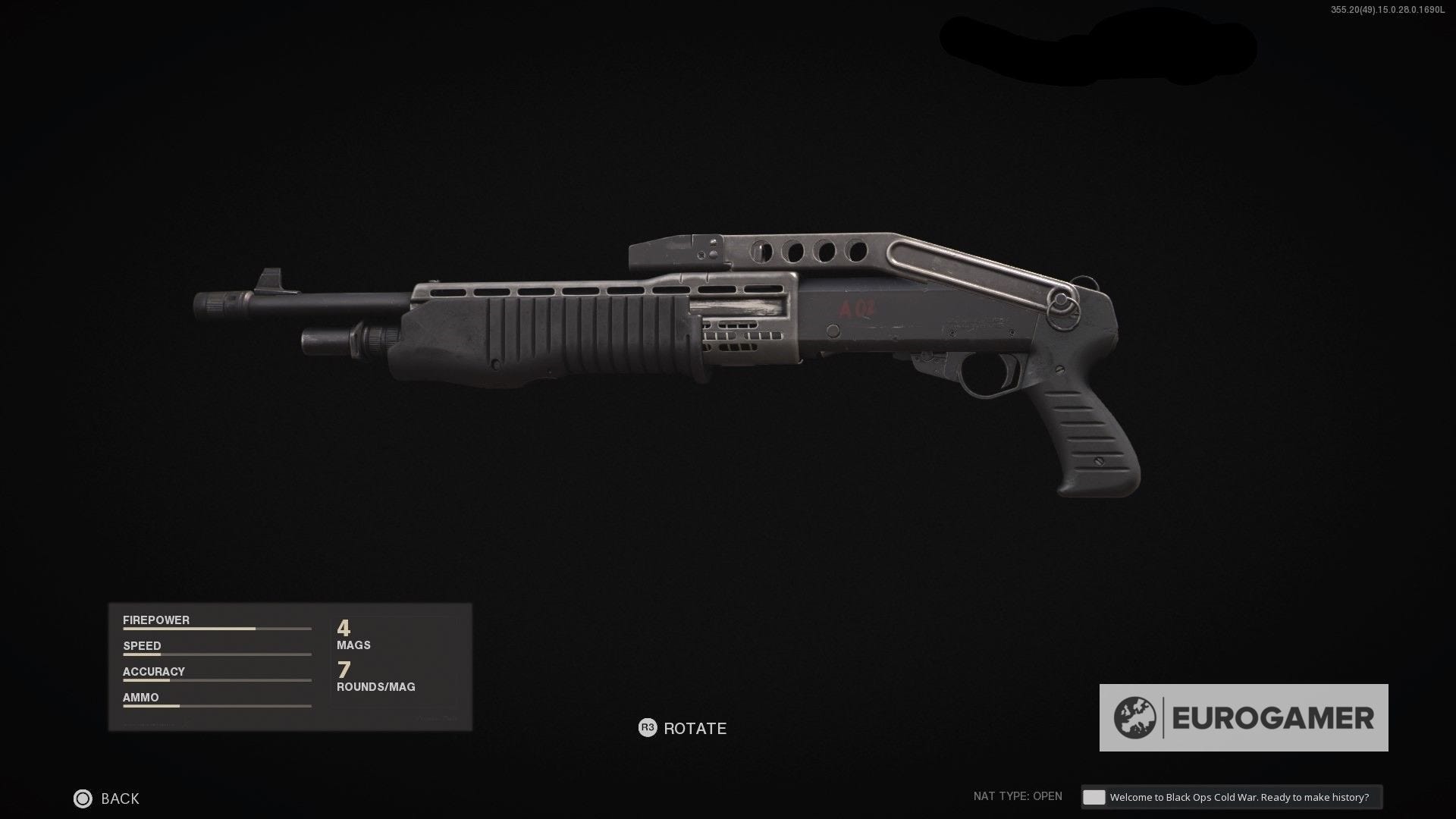
Task: Click the NAT TYPE: OPEN status indicator
Action: (1016, 797)
